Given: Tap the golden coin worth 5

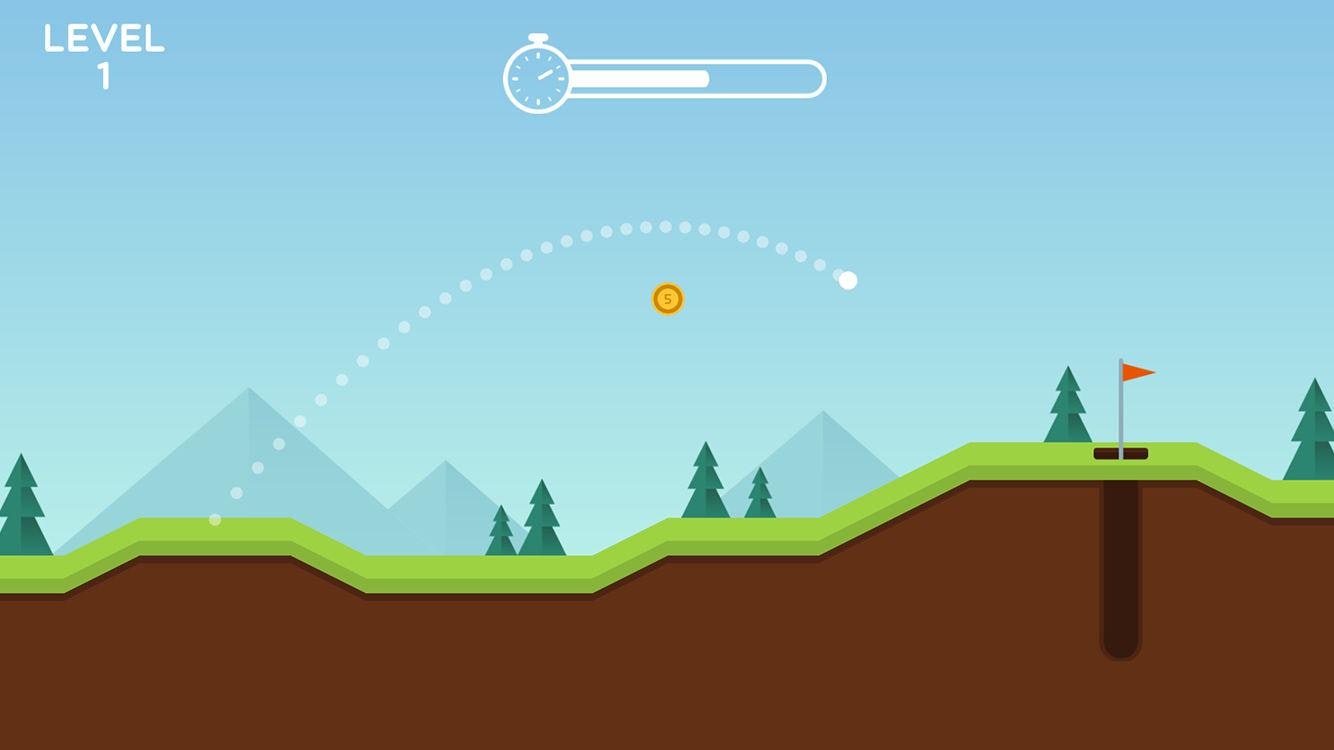Looking at the screenshot, I should tap(668, 300).
